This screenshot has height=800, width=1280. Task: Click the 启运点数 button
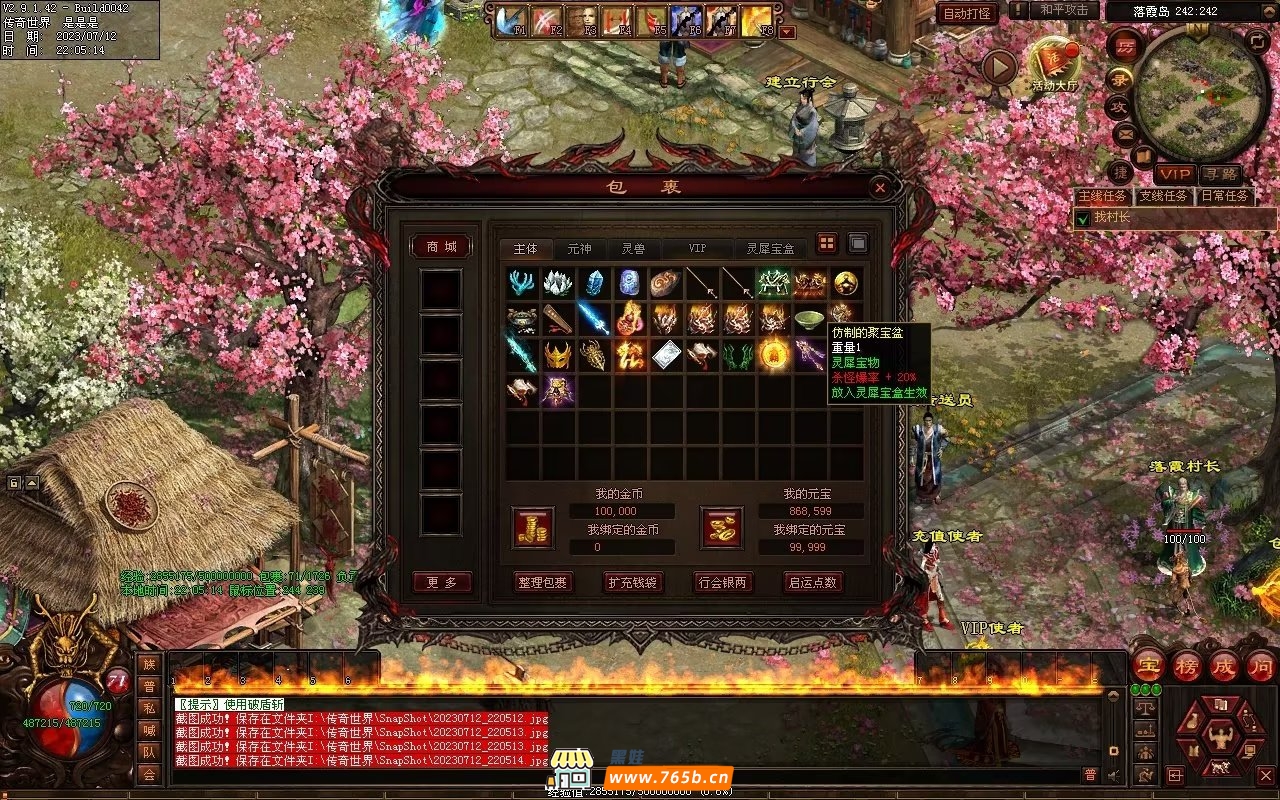813,582
